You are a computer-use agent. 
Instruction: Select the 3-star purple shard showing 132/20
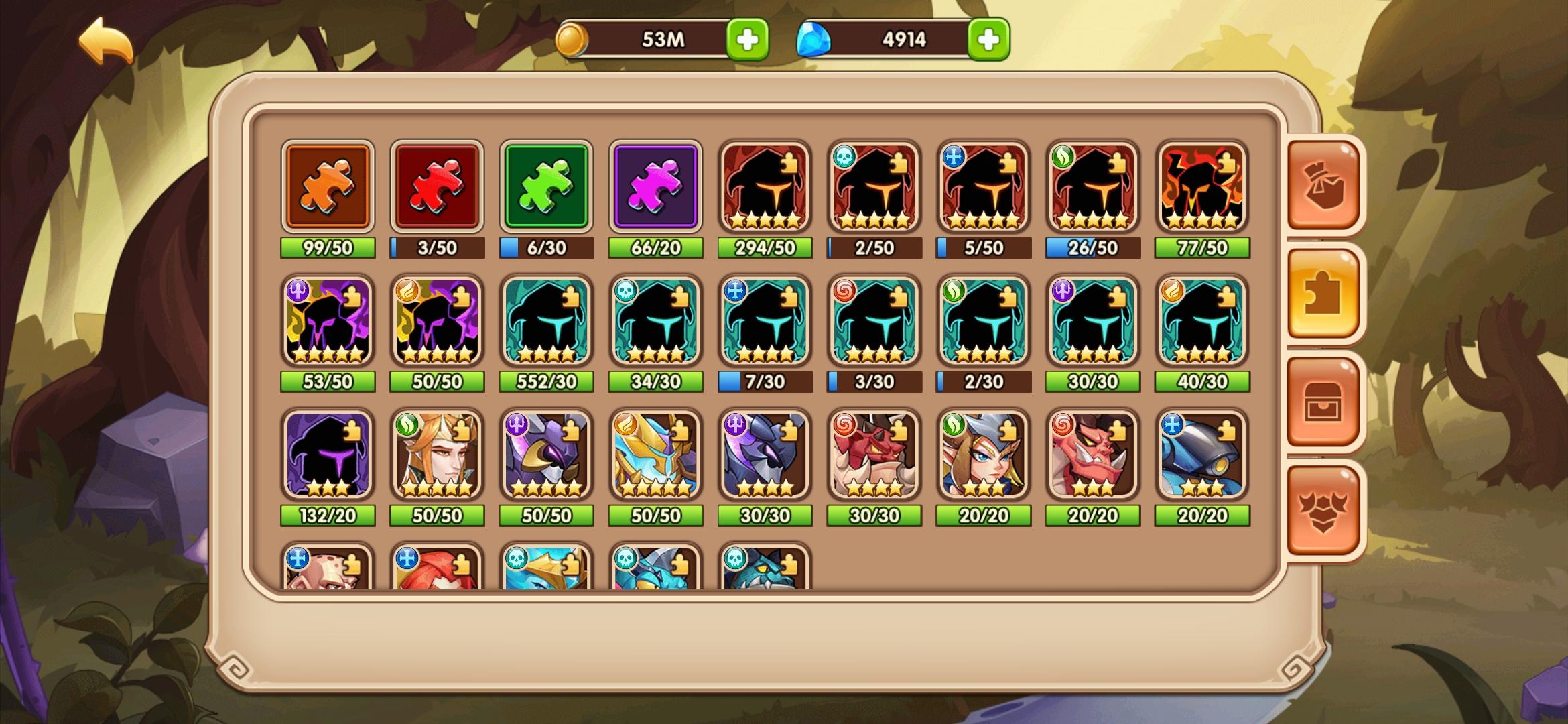click(328, 455)
